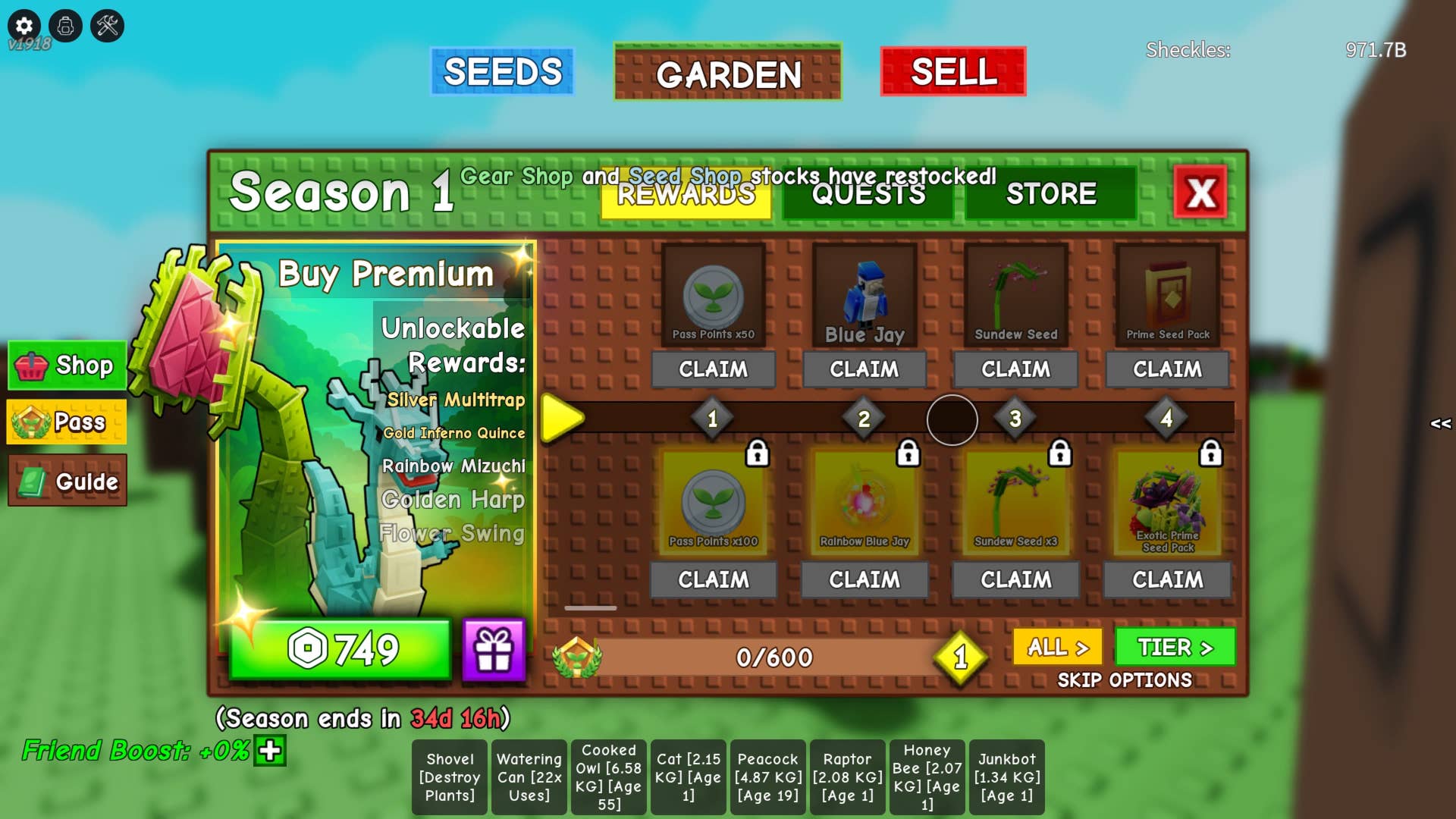The width and height of the screenshot is (1456, 819).
Task: Close the Season 1 pass window
Action: tap(1200, 193)
